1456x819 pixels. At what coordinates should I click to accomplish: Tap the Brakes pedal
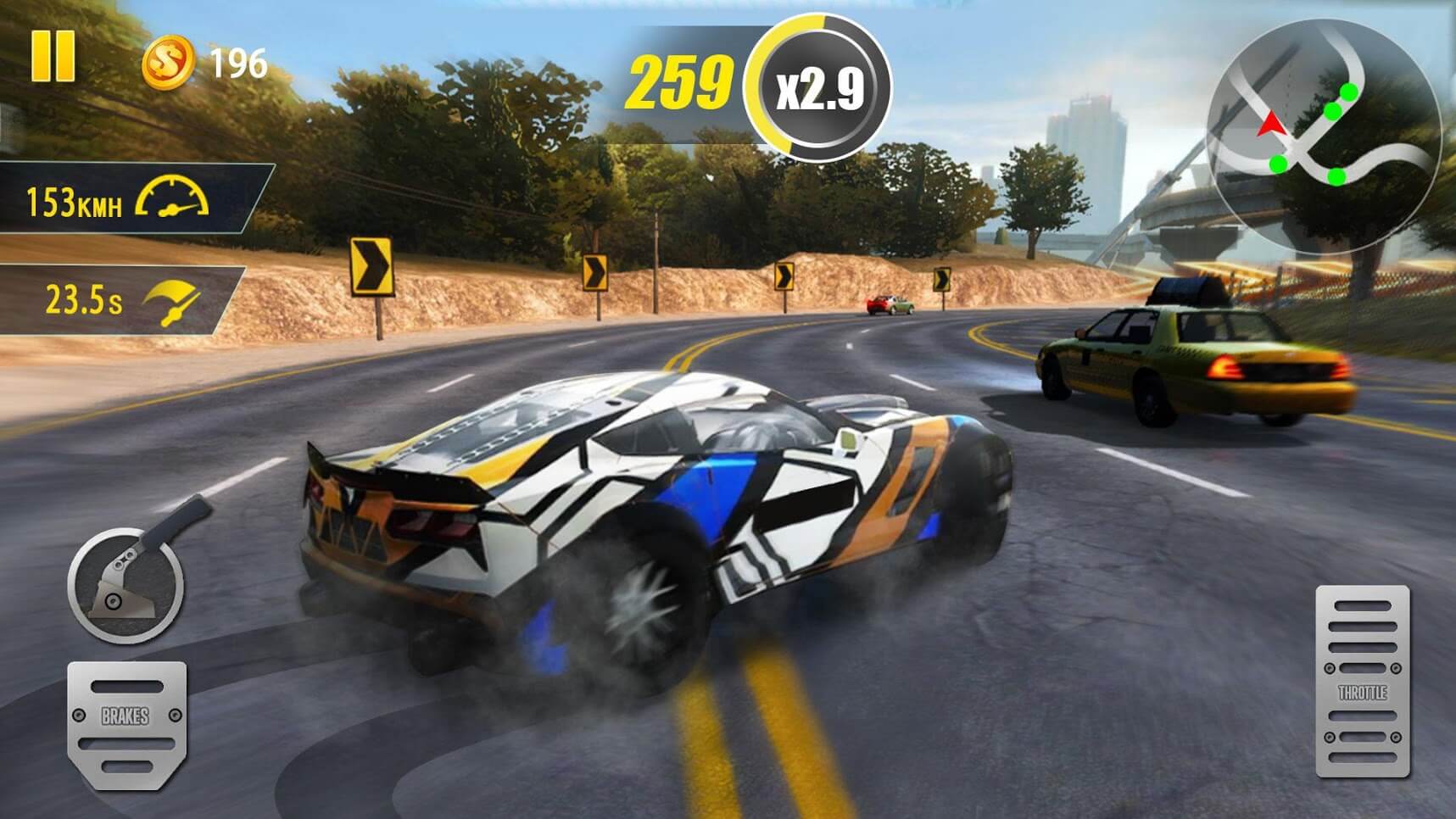click(126, 723)
